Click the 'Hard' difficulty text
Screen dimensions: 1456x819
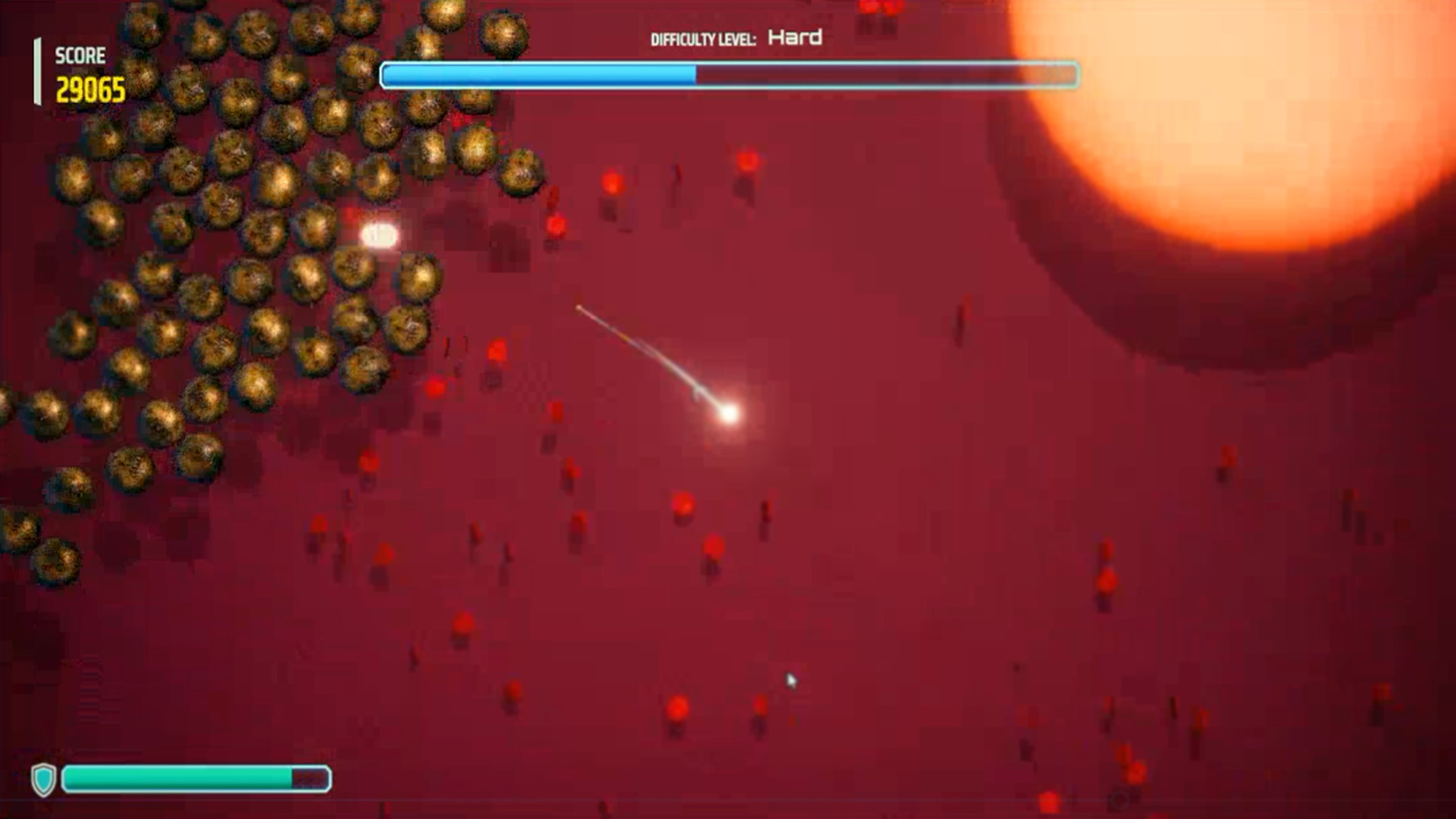pyautogui.click(x=795, y=36)
